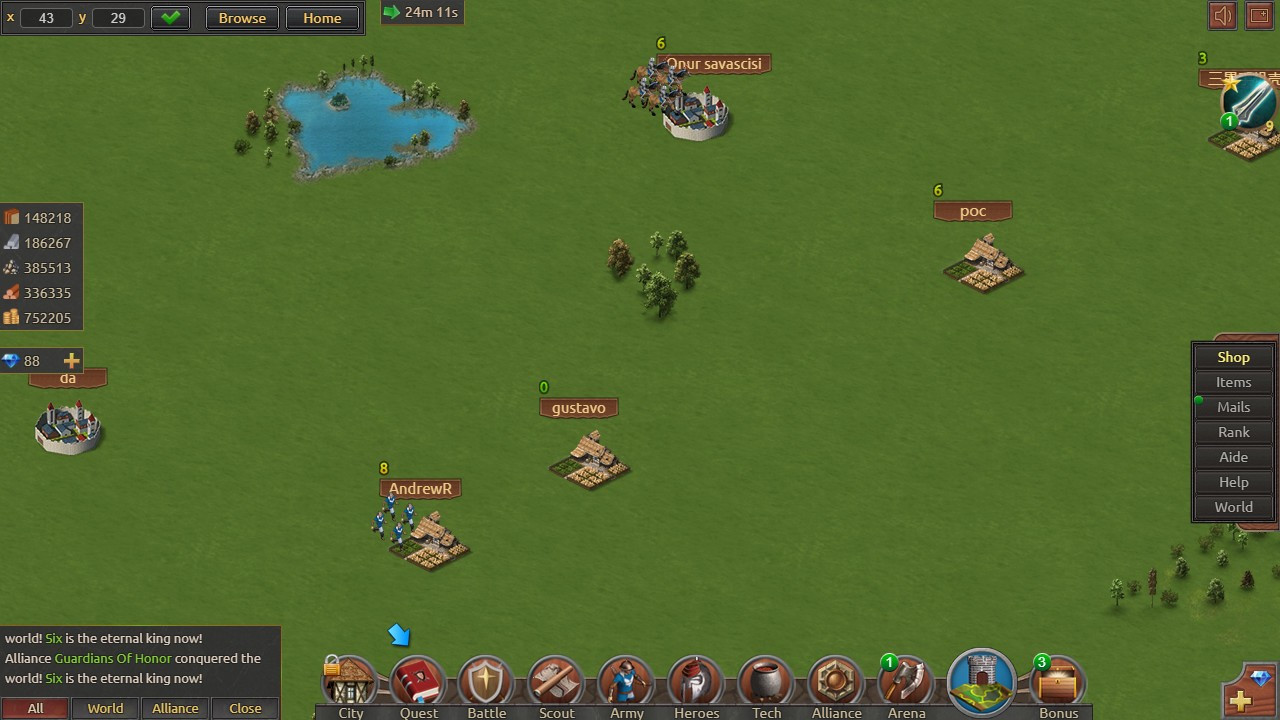Toggle the sound speaker icon
The image size is (1280, 720).
(1222, 16)
